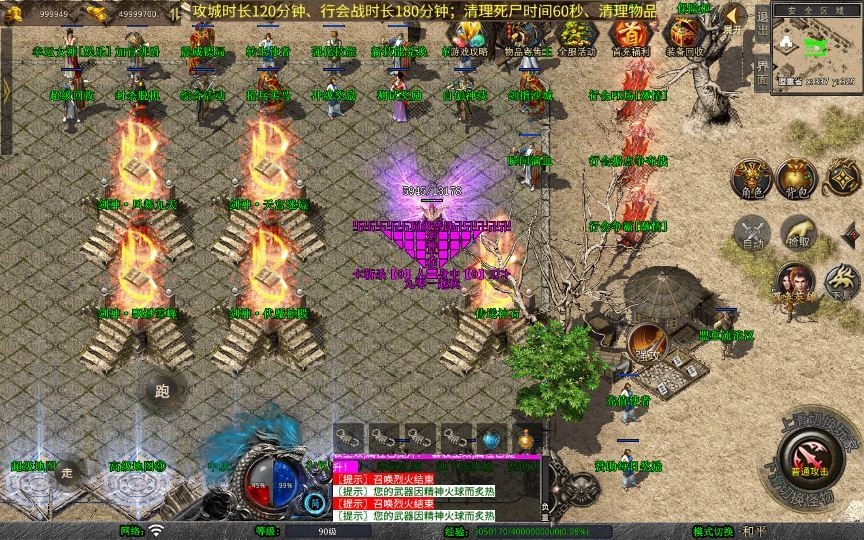
Task: Switch to 跑 run mode
Action: pos(163,392)
